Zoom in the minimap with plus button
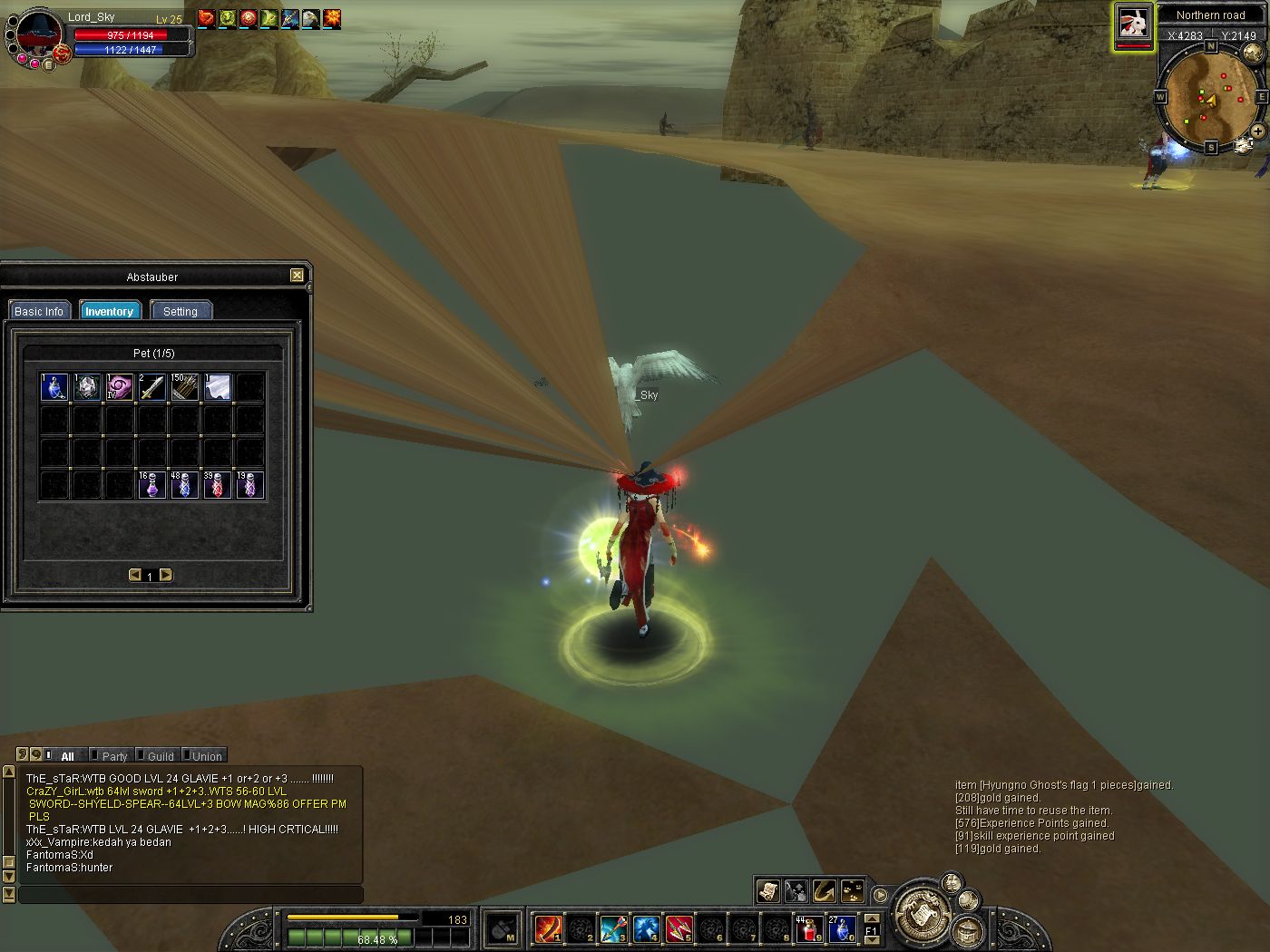 tap(1258, 131)
